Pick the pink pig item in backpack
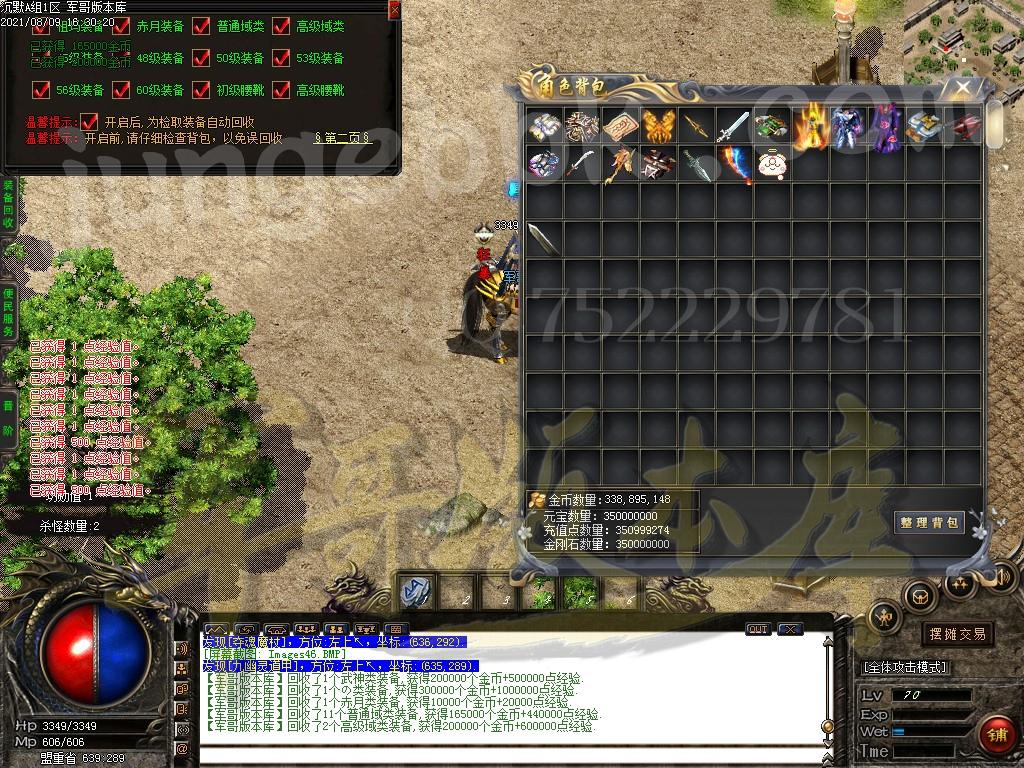 coord(770,164)
